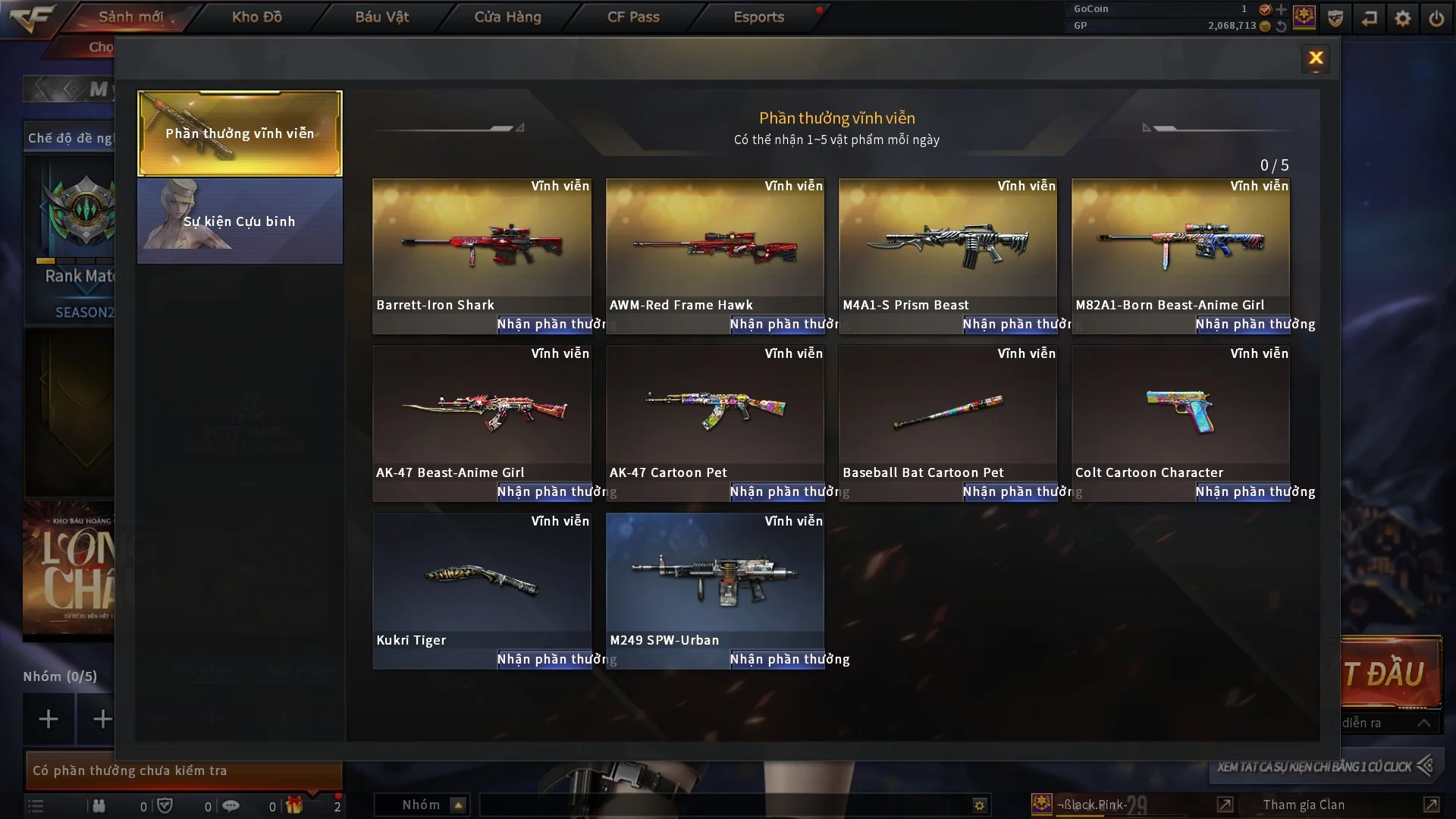Image resolution: width=1456 pixels, height=819 pixels.
Task: Click the power exit icon
Action: [x=1436, y=18]
